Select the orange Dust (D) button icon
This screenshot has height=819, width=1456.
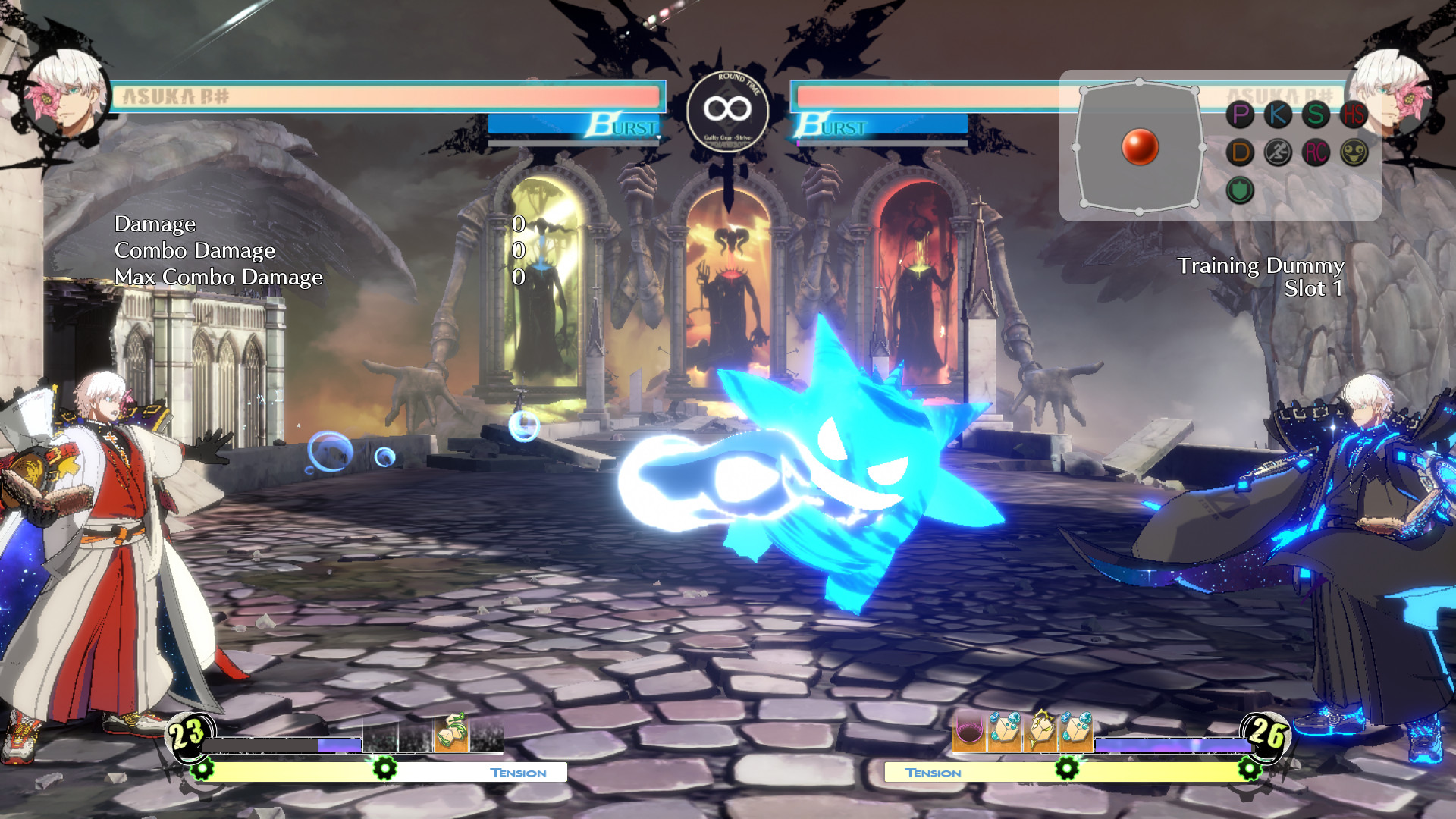[x=1241, y=153]
